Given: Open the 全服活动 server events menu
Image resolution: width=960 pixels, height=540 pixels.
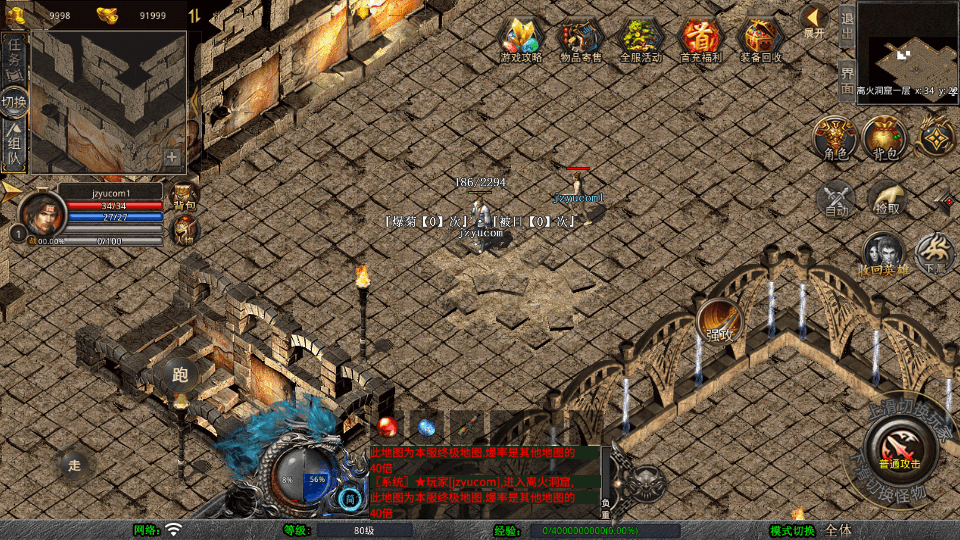Looking at the screenshot, I should (641, 40).
